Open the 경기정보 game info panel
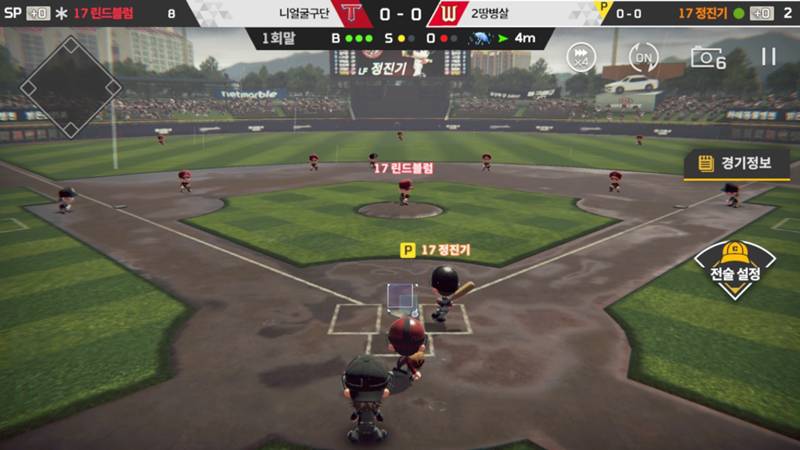This screenshot has width=800, height=450. click(x=737, y=164)
